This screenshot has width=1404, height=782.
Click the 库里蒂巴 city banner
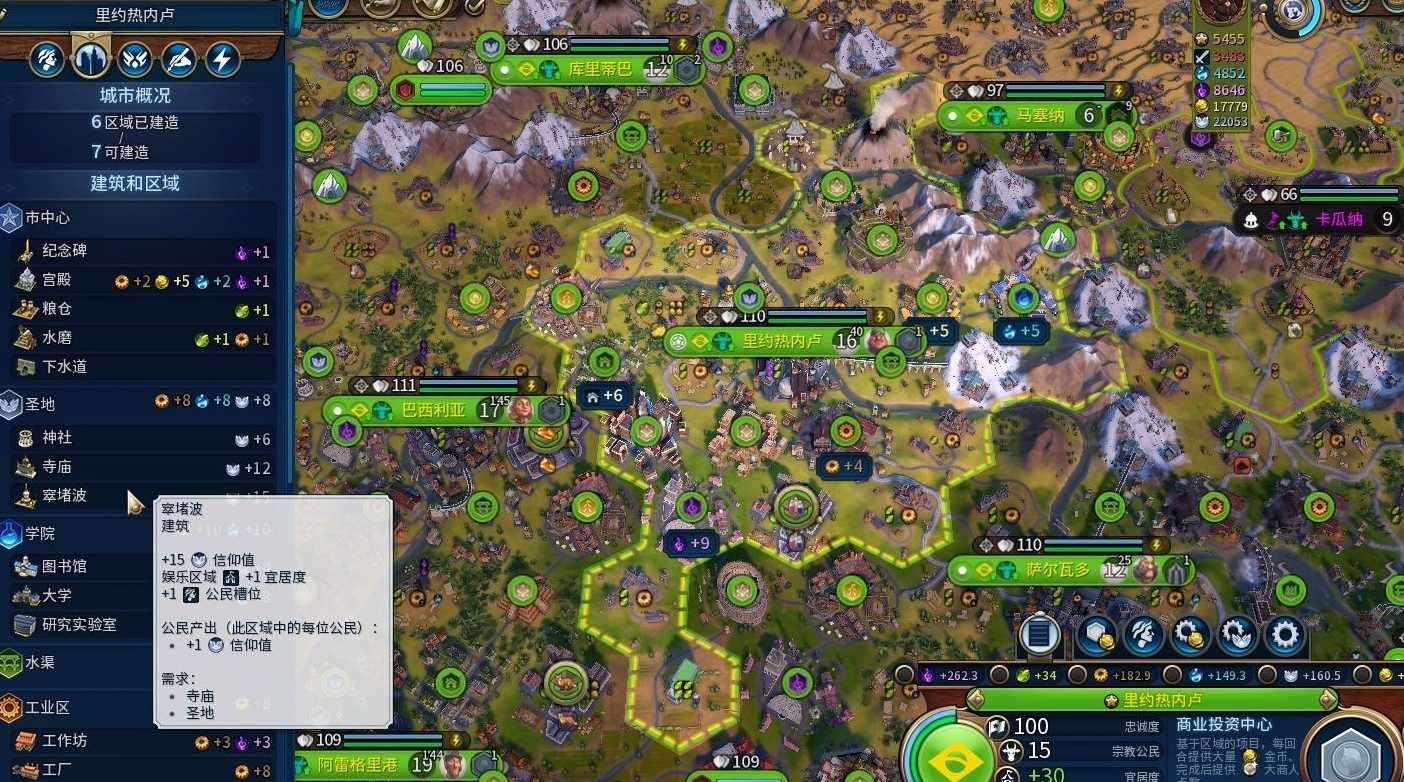[598, 70]
